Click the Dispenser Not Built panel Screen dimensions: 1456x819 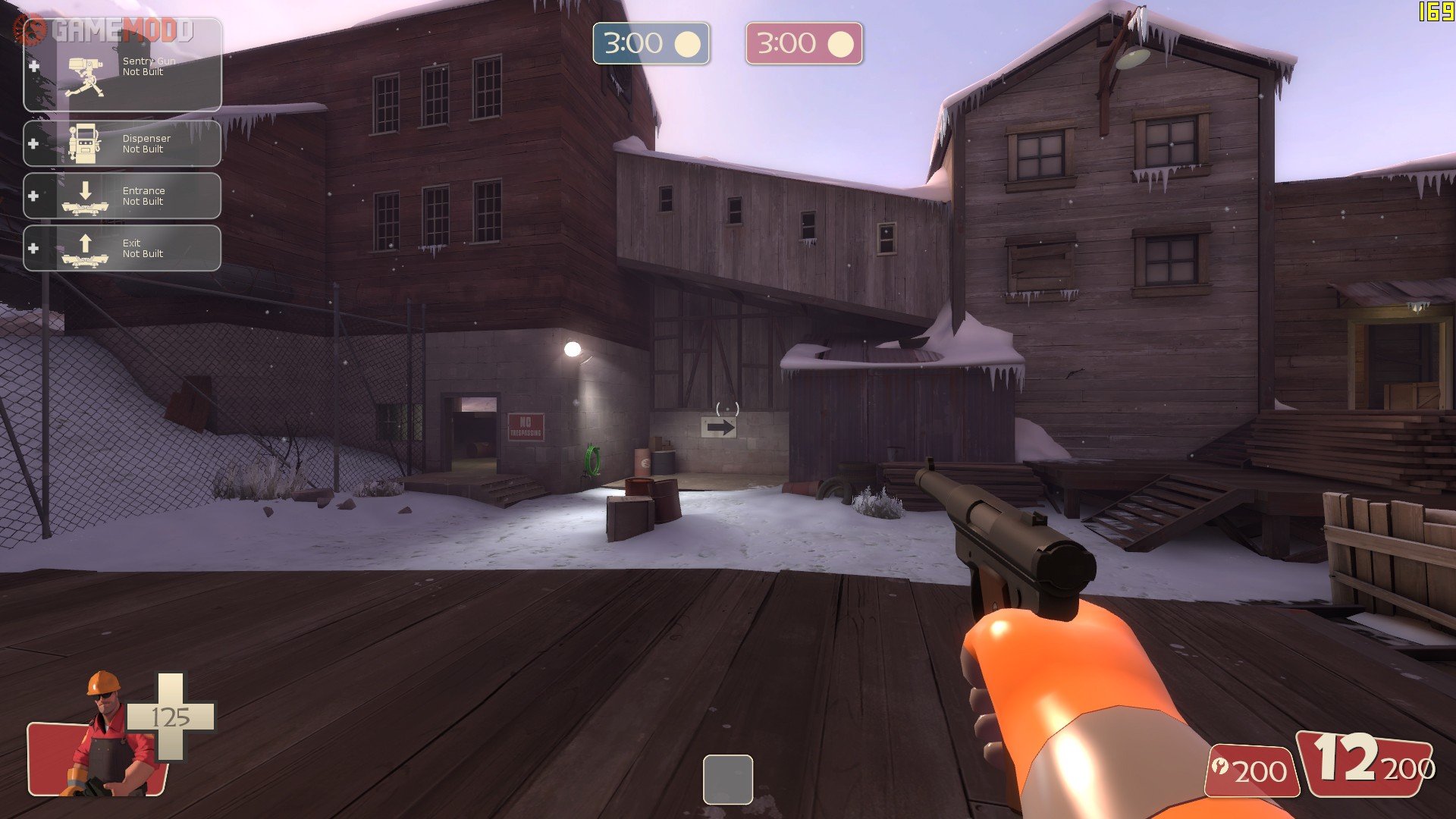point(123,143)
